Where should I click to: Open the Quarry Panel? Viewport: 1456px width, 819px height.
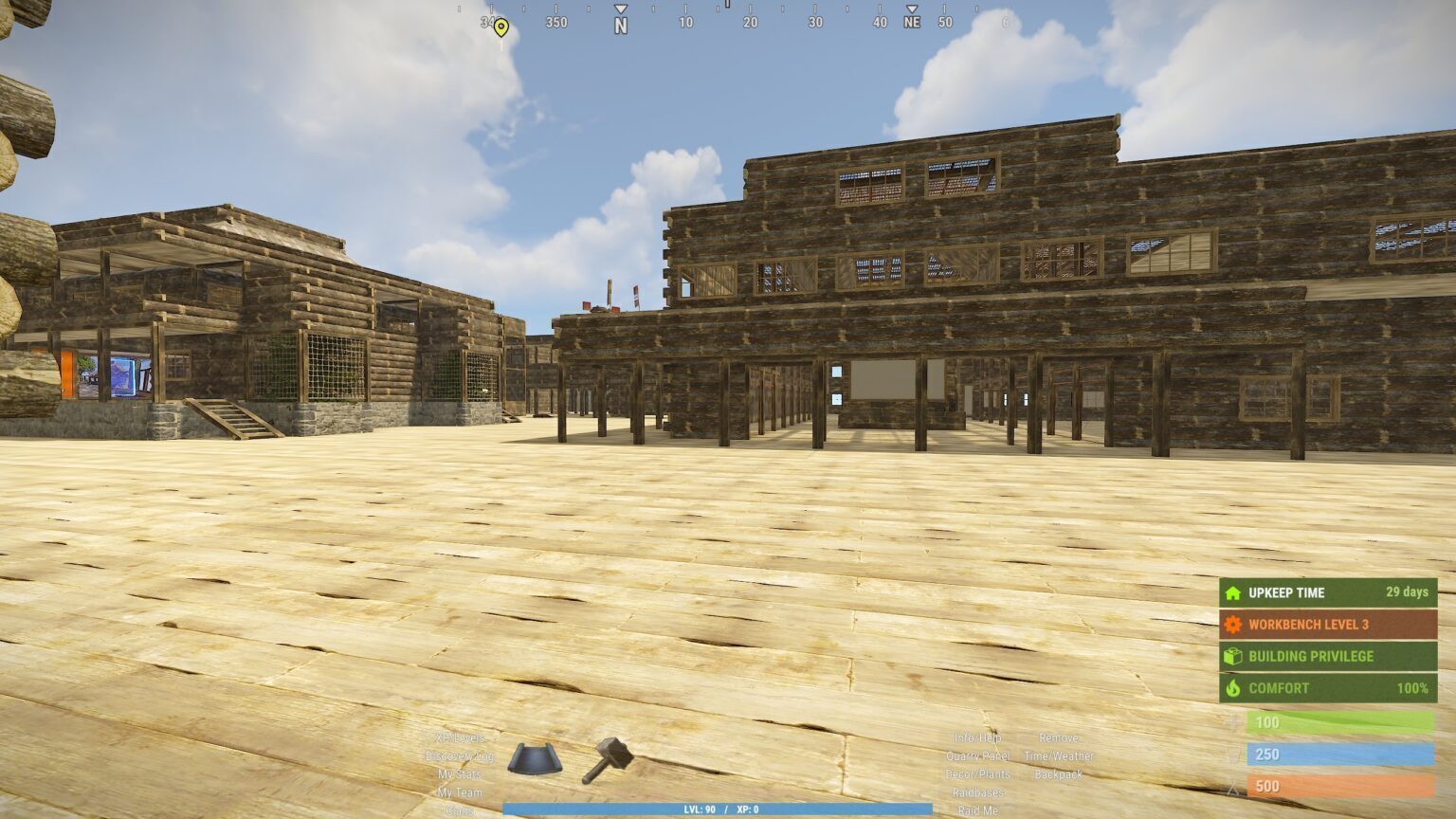point(977,756)
